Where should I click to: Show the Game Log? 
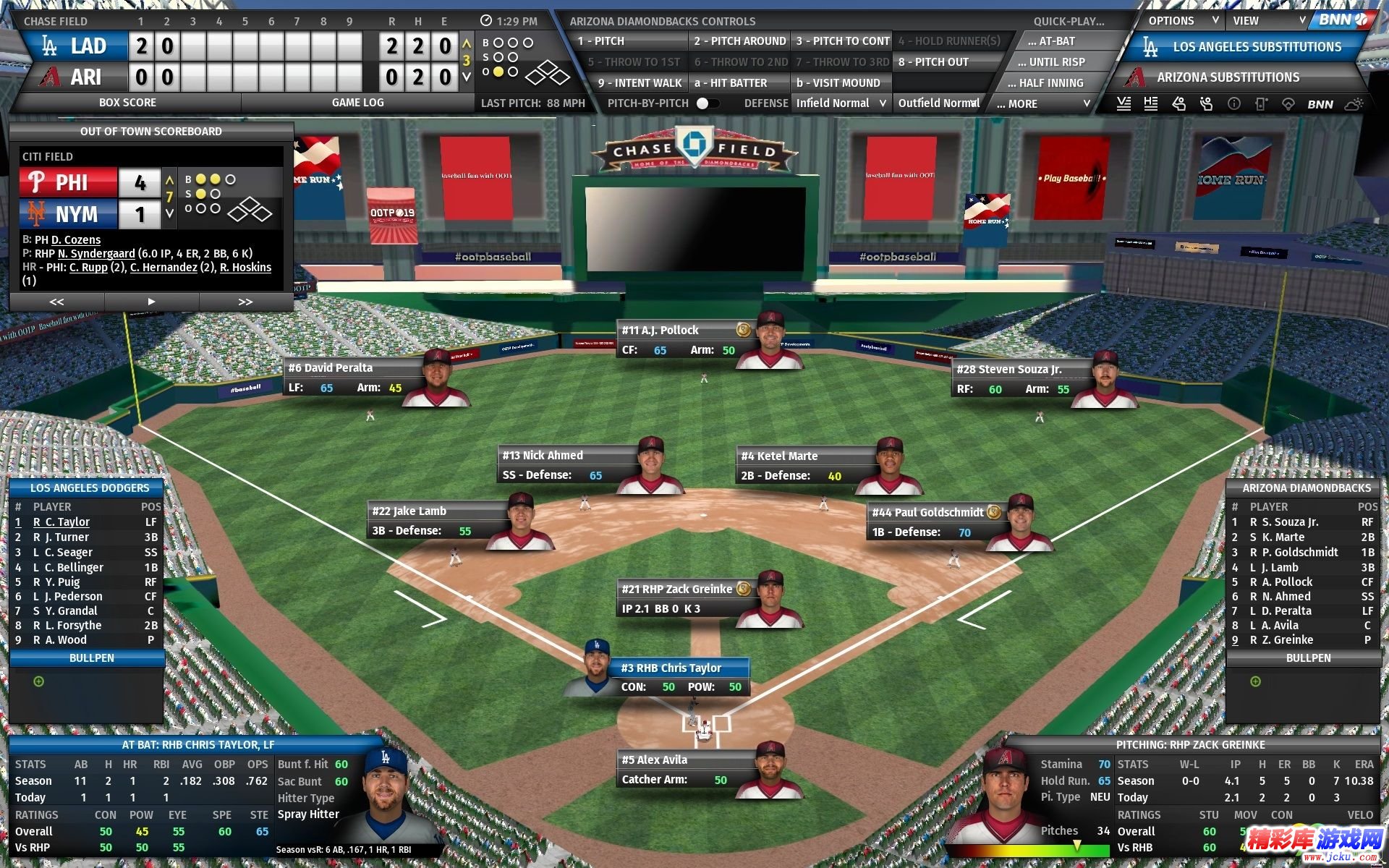tap(357, 103)
